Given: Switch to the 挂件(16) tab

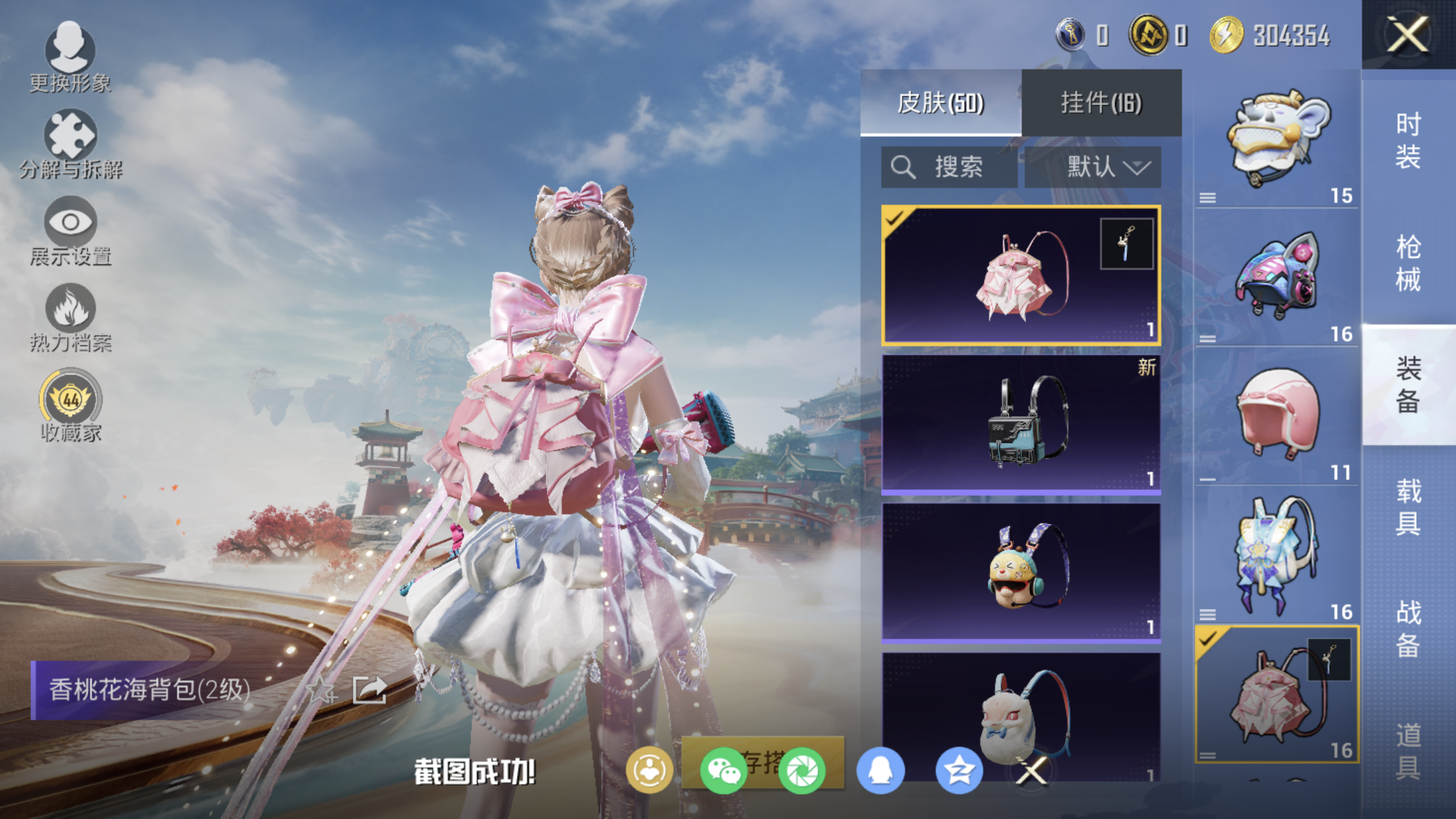Looking at the screenshot, I should tap(1101, 103).
